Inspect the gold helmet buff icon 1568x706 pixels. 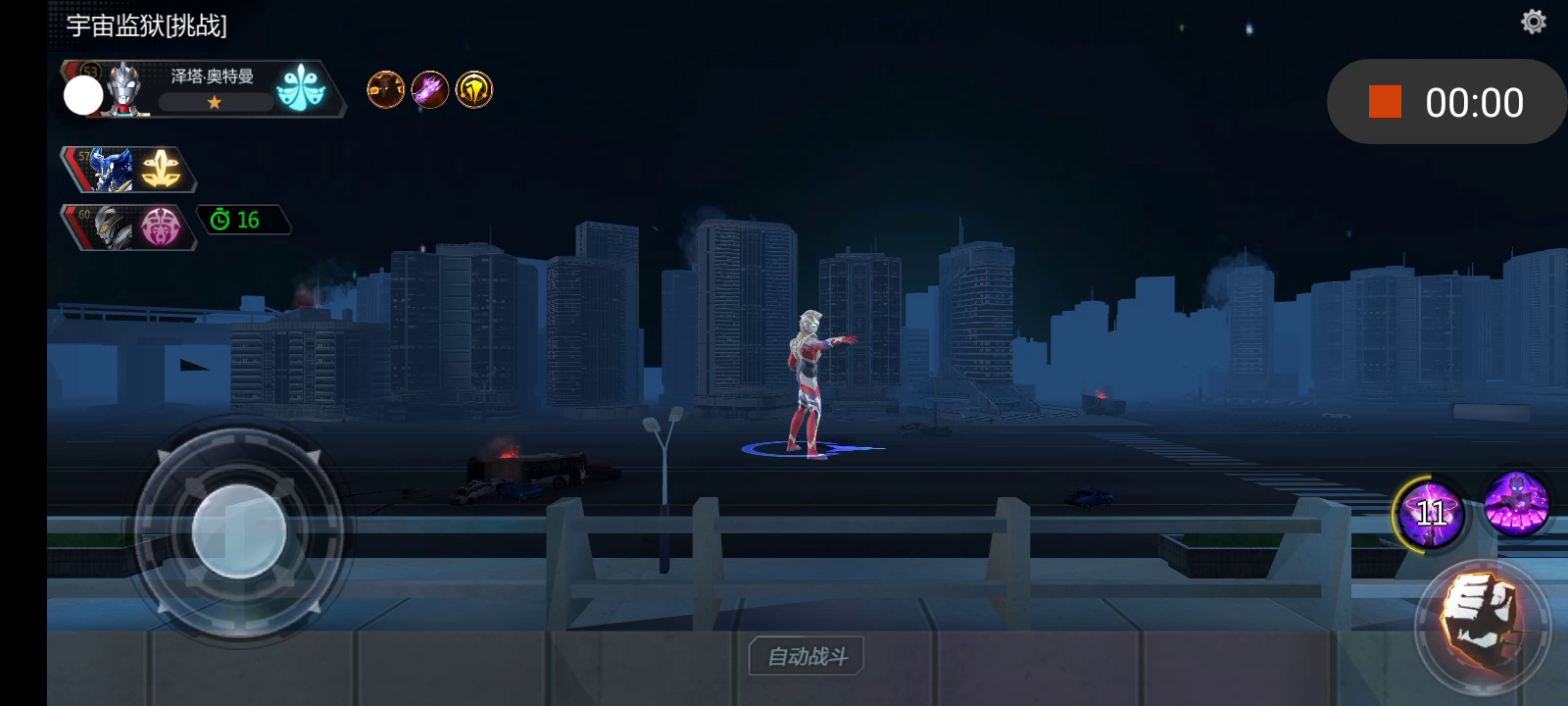pyautogui.click(x=474, y=90)
